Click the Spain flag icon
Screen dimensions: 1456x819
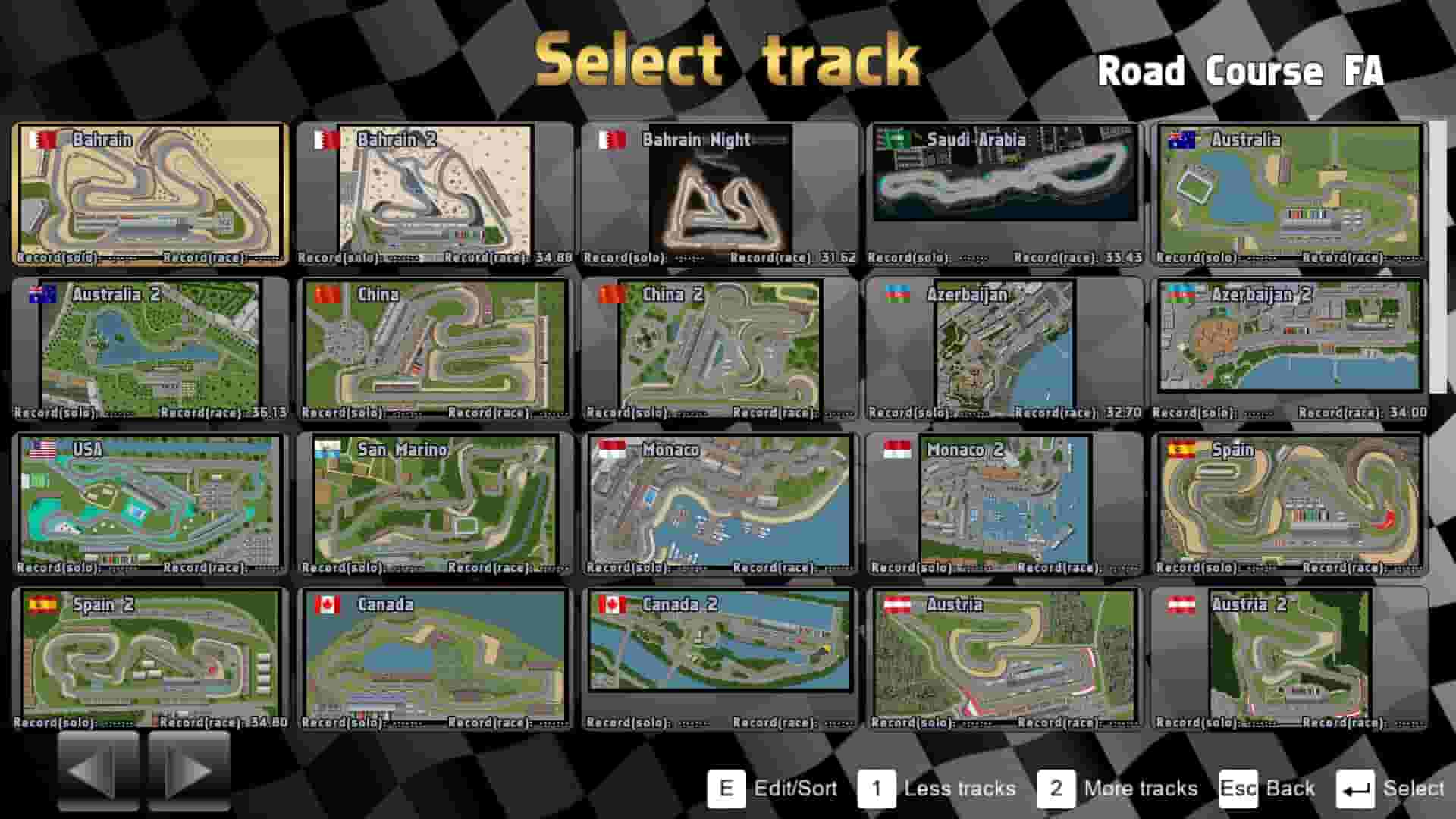pyautogui.click(x=1180, y=450)
